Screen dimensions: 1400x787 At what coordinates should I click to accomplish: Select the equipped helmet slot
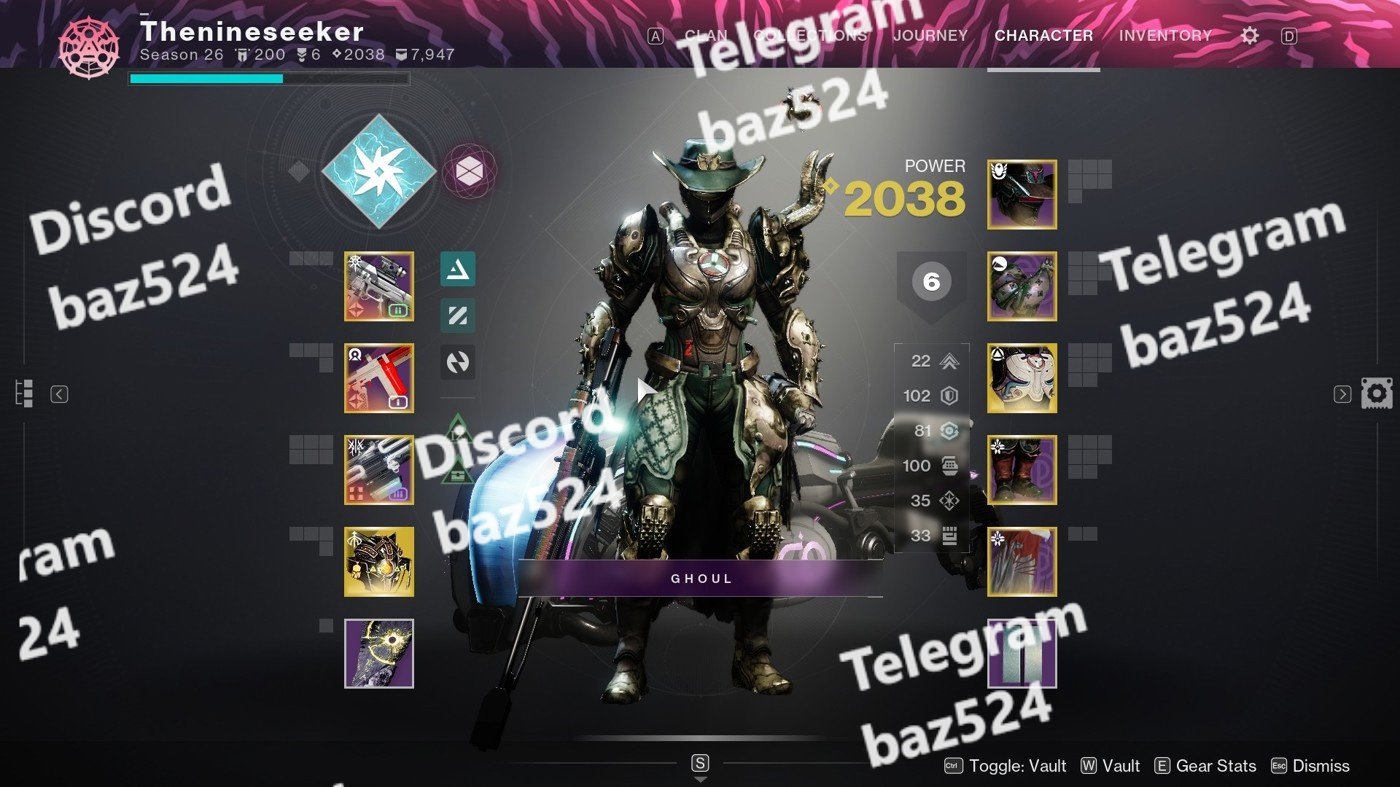point(1022,194)
